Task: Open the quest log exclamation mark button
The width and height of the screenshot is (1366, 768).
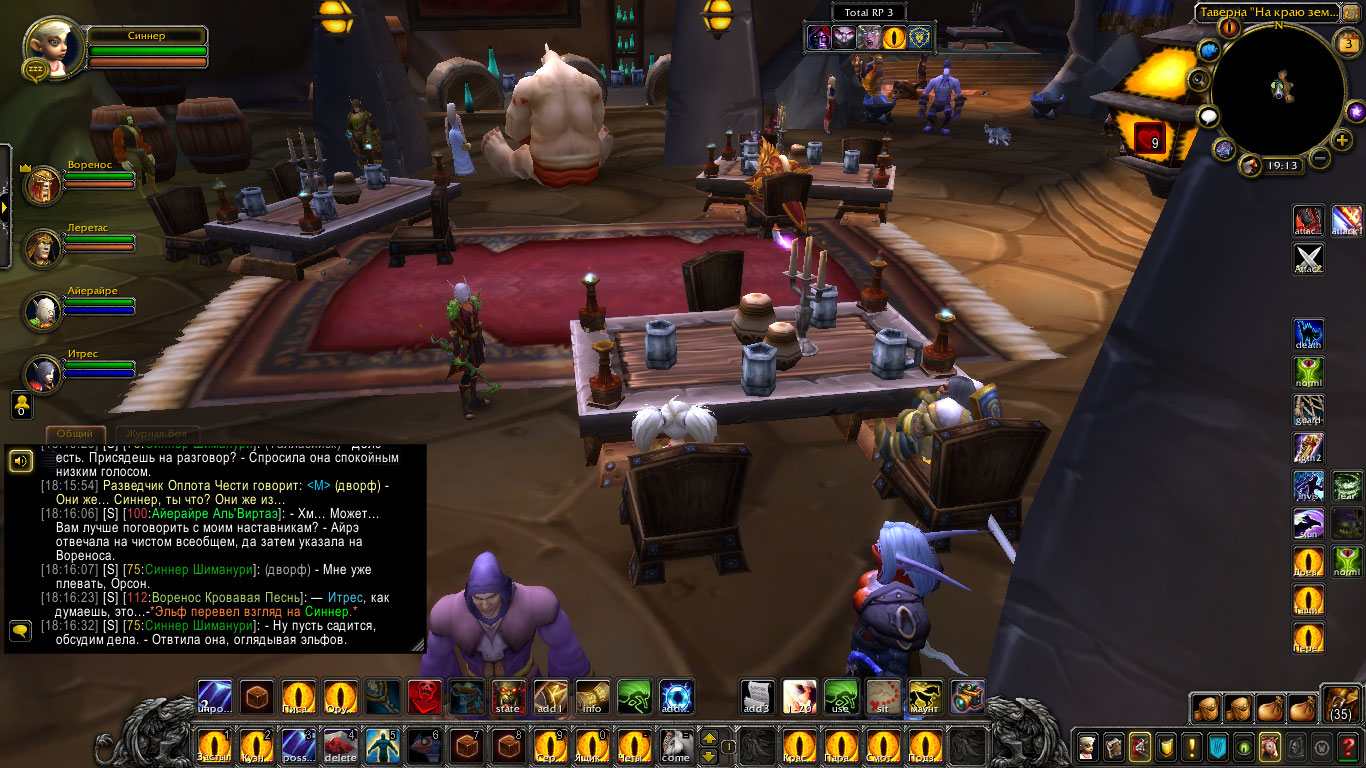Action: (1191, 746)
